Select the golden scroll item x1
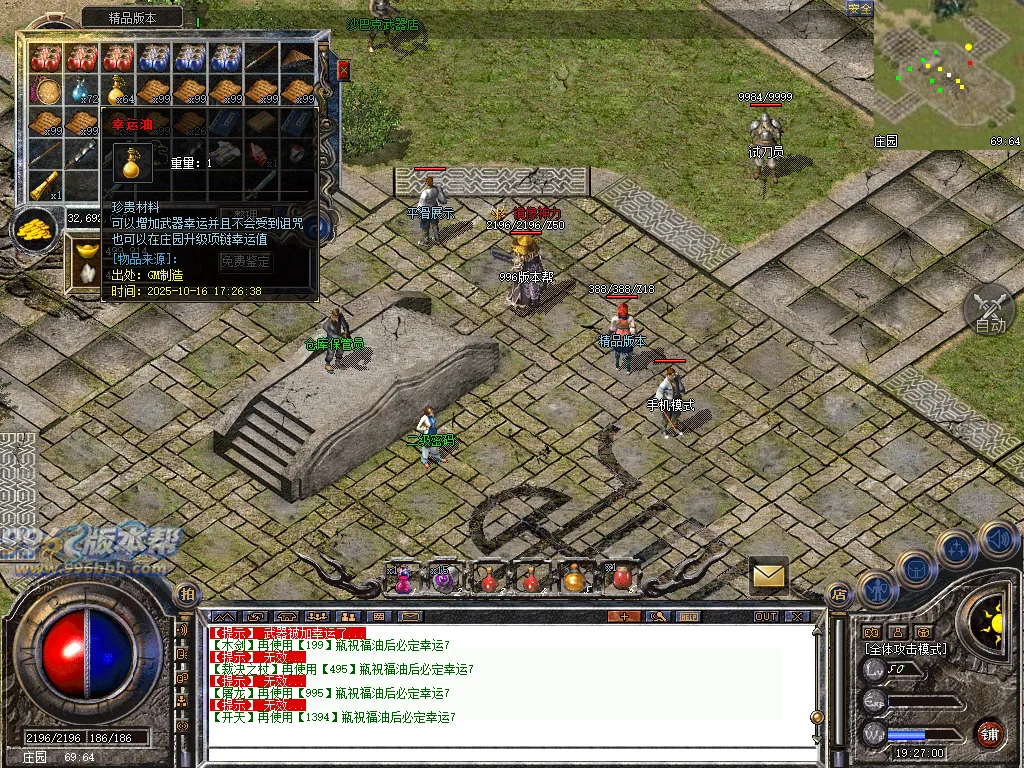1024x768 pixels. (x=46, y=186)
